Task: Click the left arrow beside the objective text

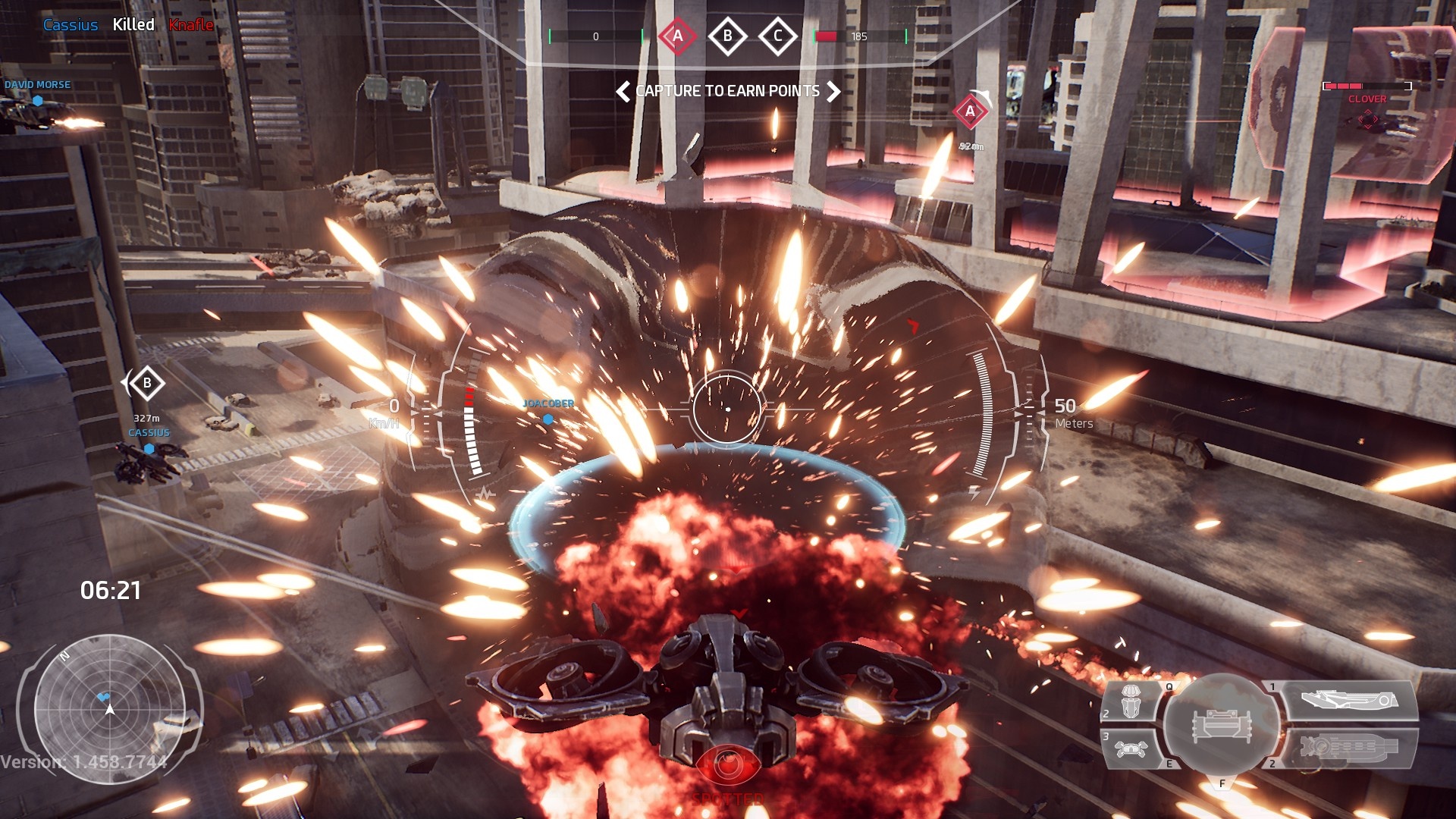Action: 623,92
